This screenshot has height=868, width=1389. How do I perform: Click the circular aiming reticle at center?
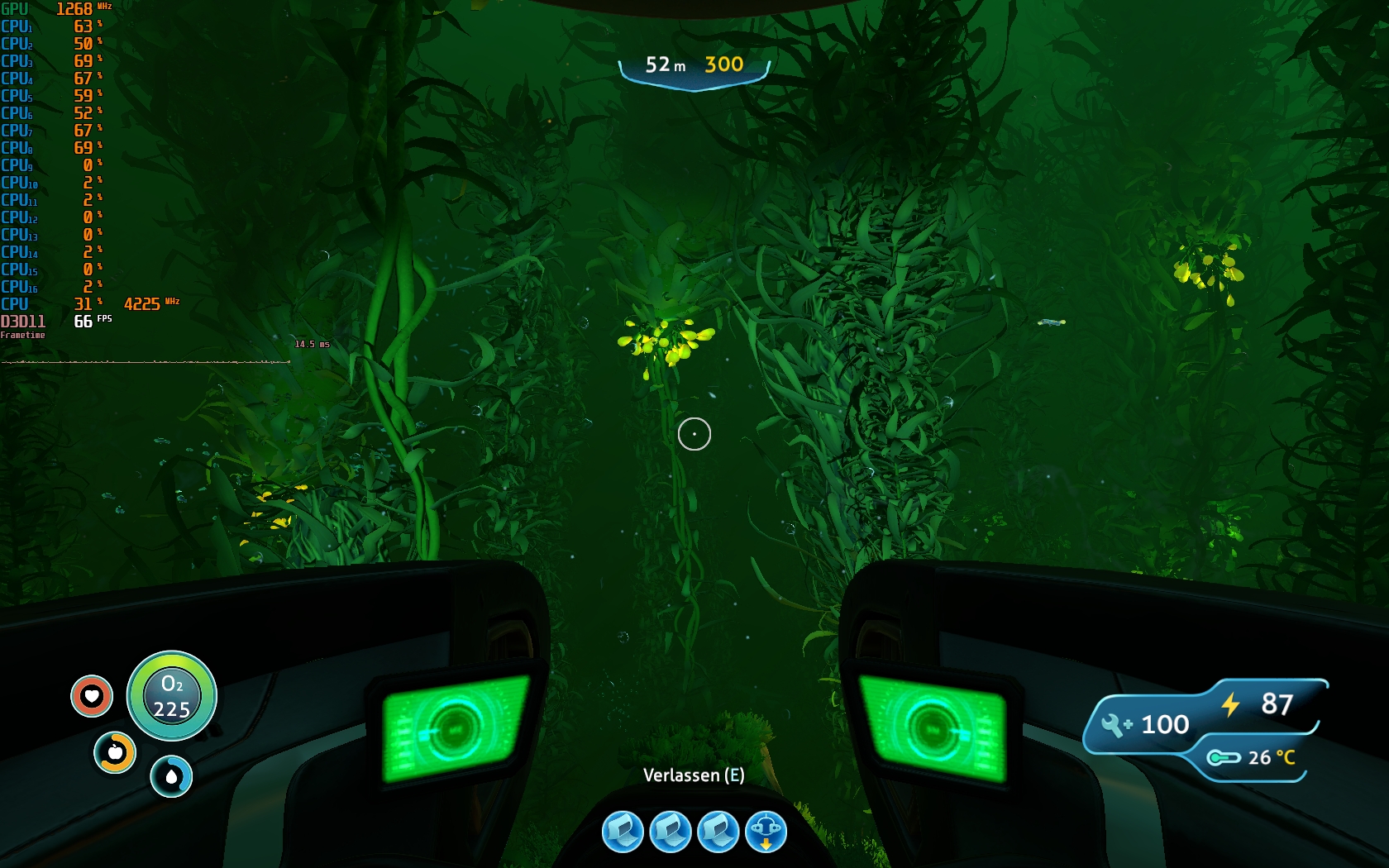tap(694, 433)
